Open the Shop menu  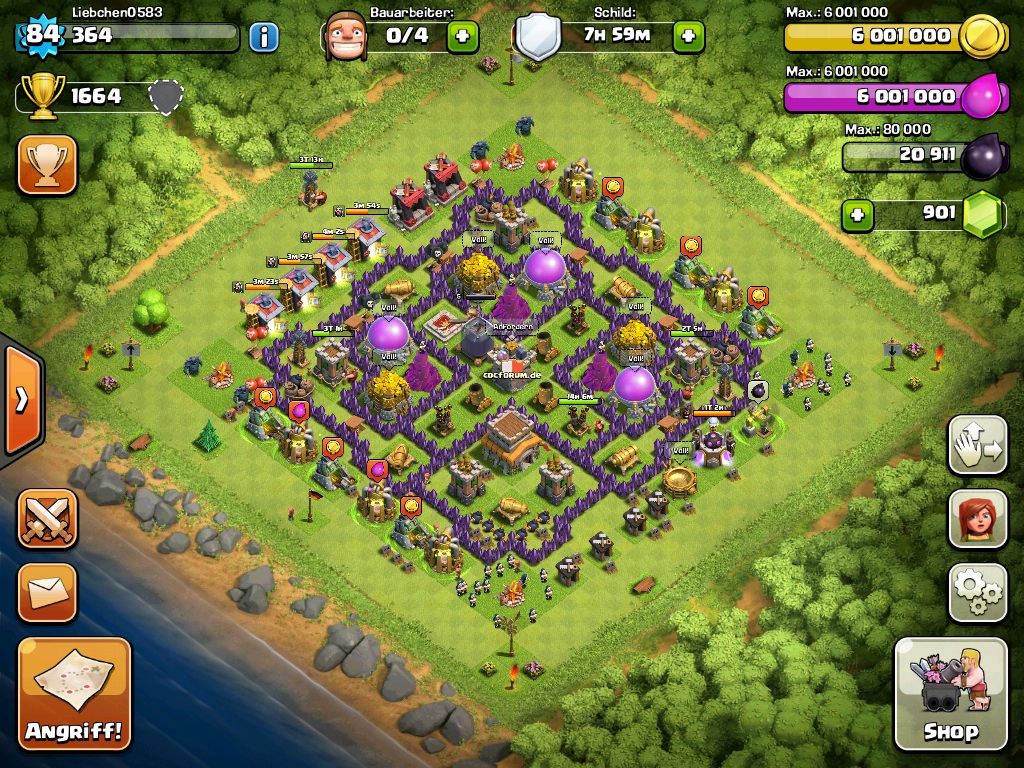coord(950,693)
